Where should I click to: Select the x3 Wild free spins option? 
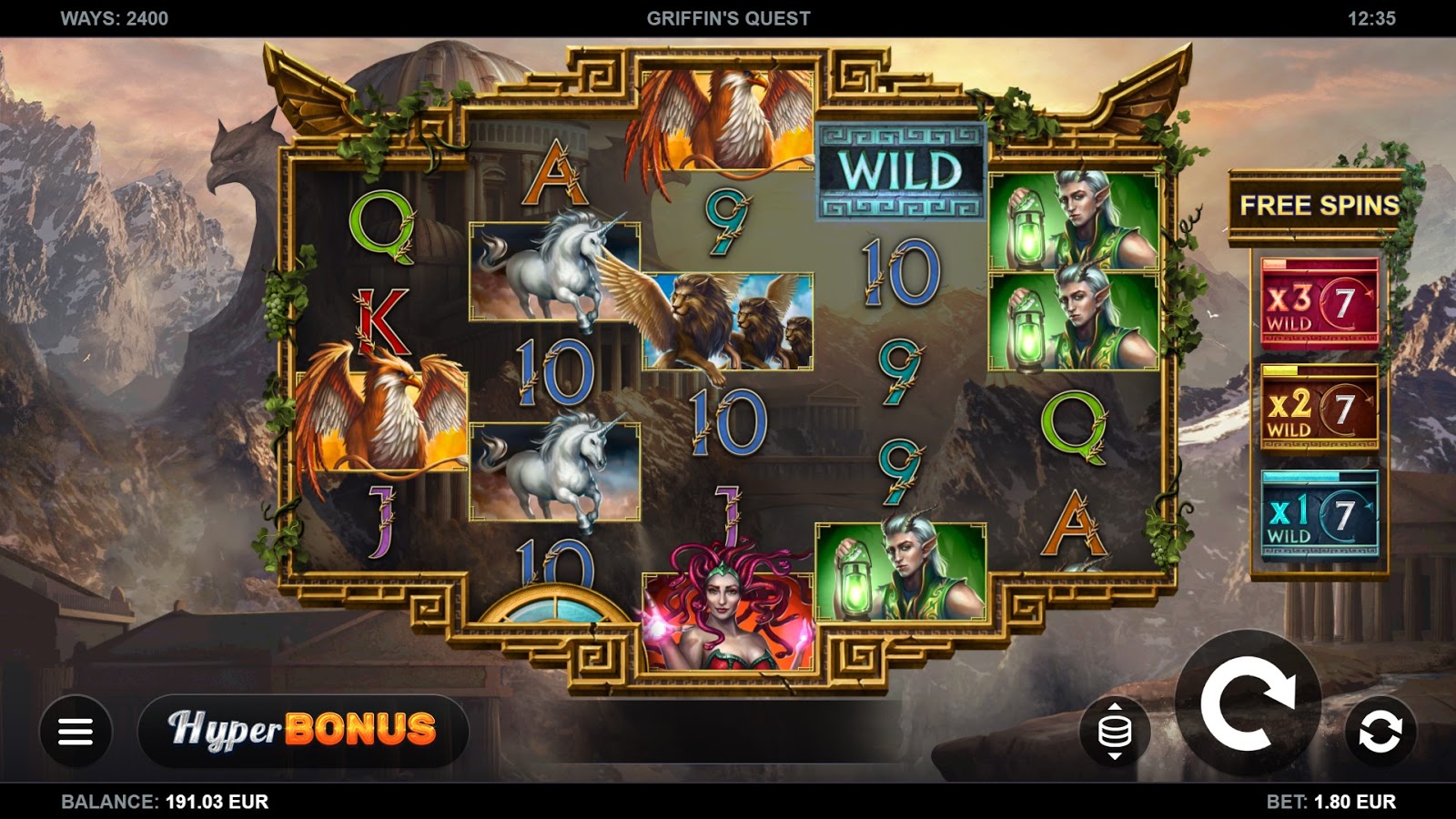1319,303
